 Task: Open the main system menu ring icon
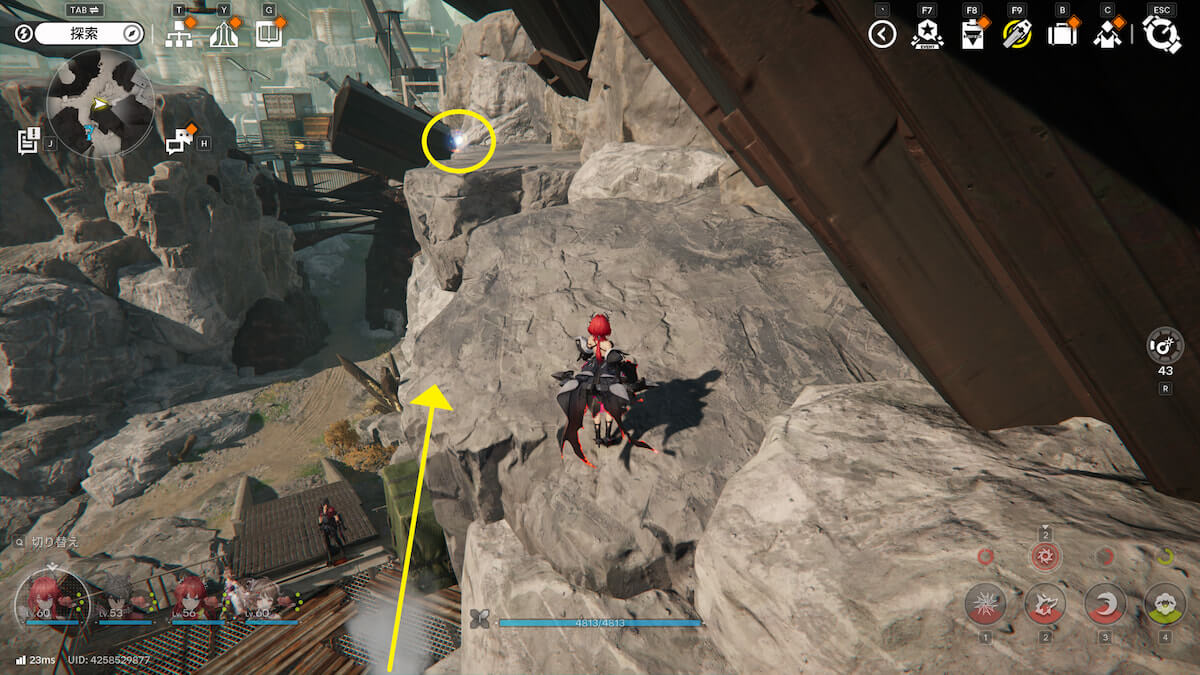(x=1162, y=35)
